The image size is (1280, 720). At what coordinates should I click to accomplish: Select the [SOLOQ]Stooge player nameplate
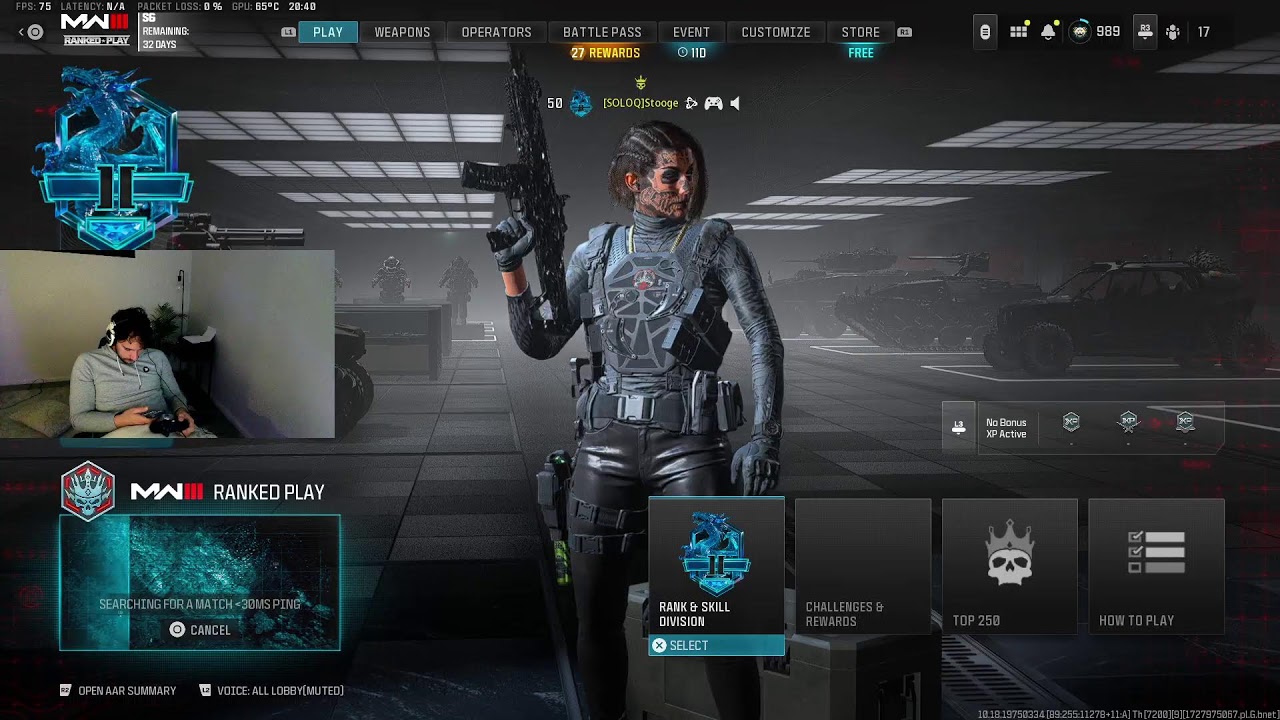click(640, 103)
